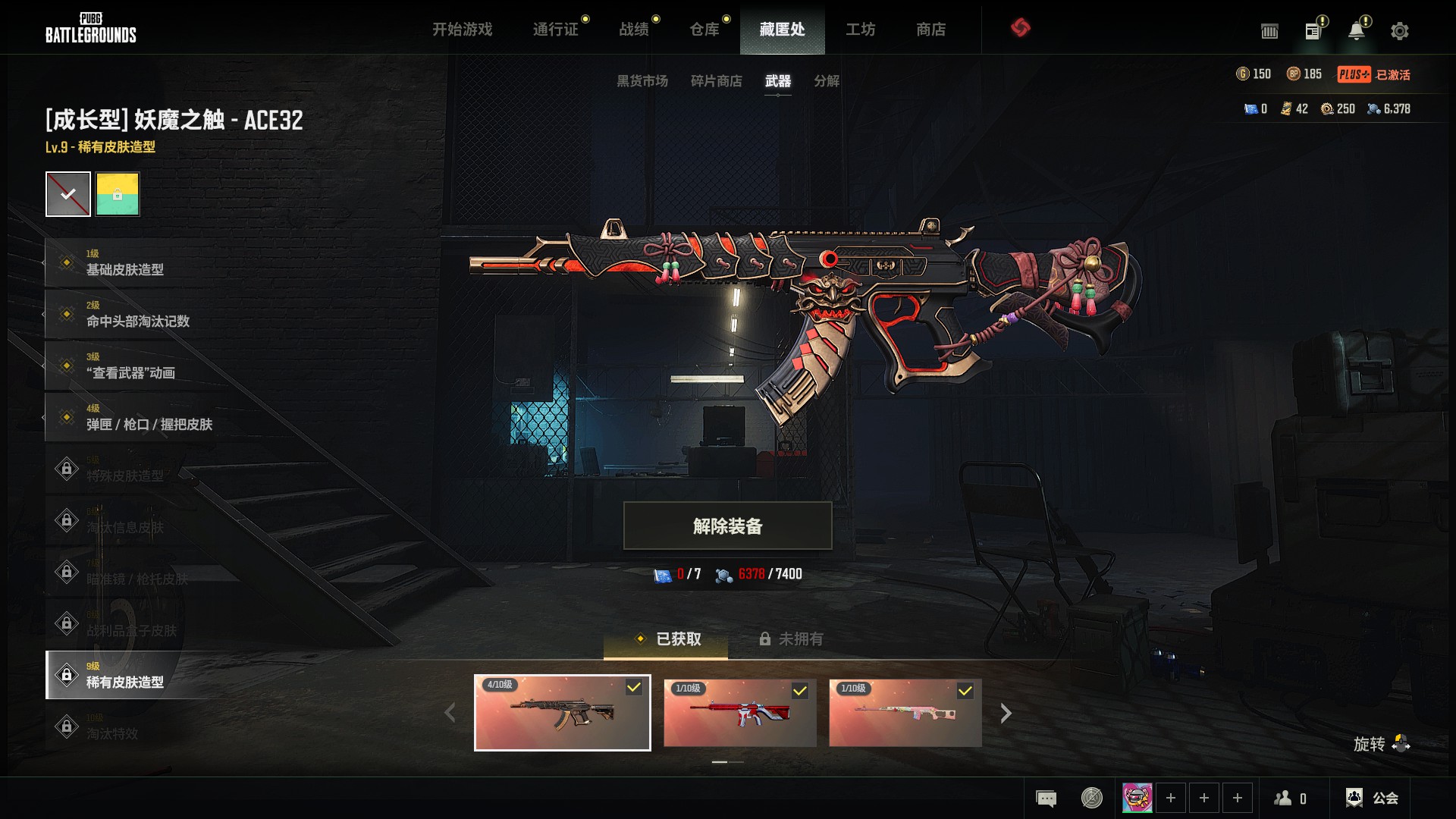Image resolution: width=1456 pixels, height=819 pixels.
Task: Select the red assault rifle skin thumbnail
Action: (739, 713)
